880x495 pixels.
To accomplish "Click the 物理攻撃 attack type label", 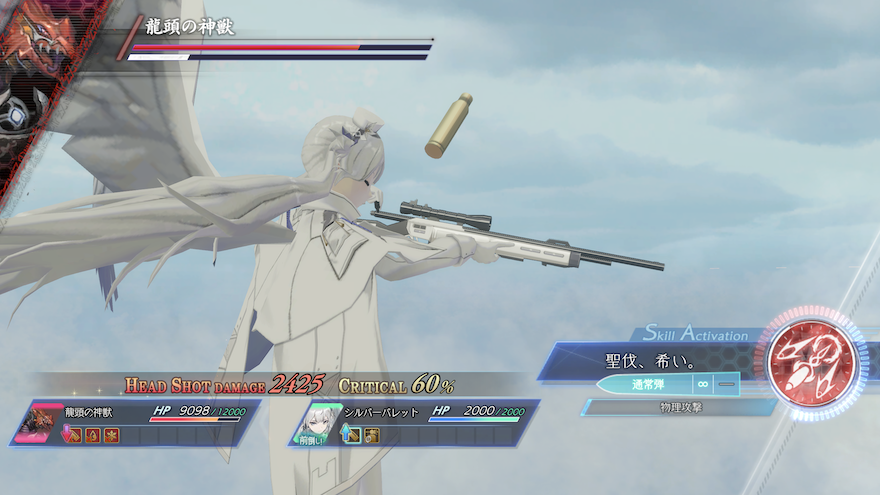I will [x=678, y=407].
